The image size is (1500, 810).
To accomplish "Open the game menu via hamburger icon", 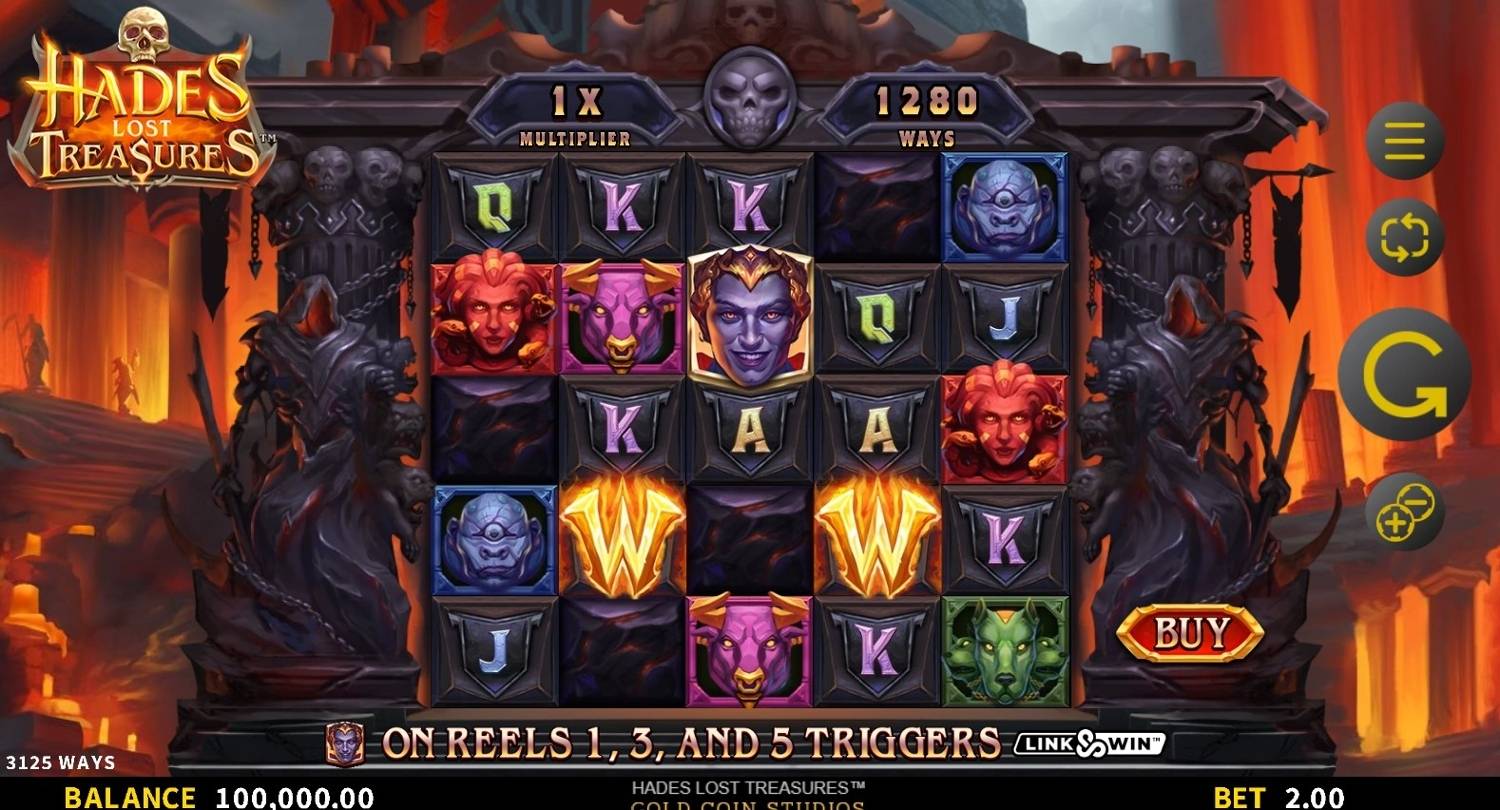I will pos(1404,137).
